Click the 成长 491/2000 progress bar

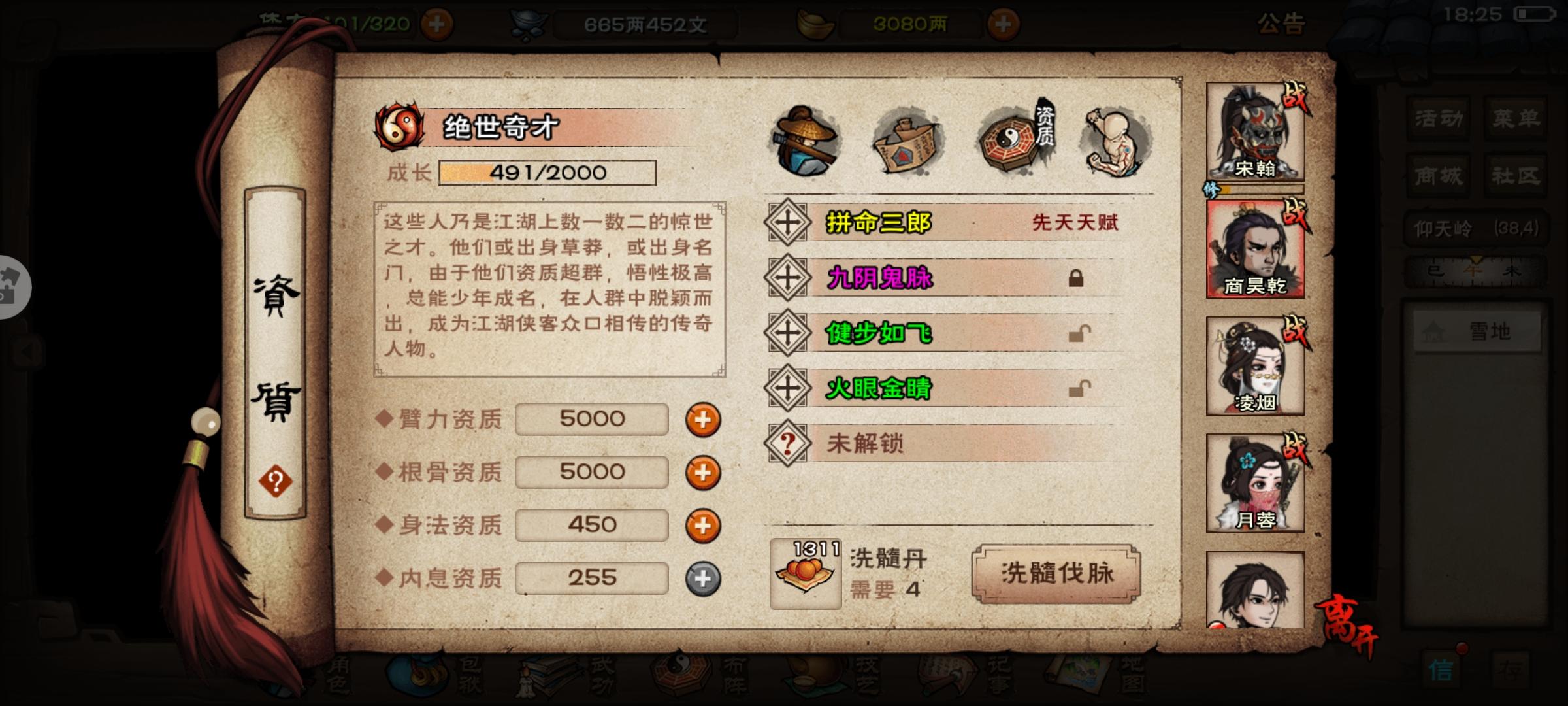[x=546, y=173]
